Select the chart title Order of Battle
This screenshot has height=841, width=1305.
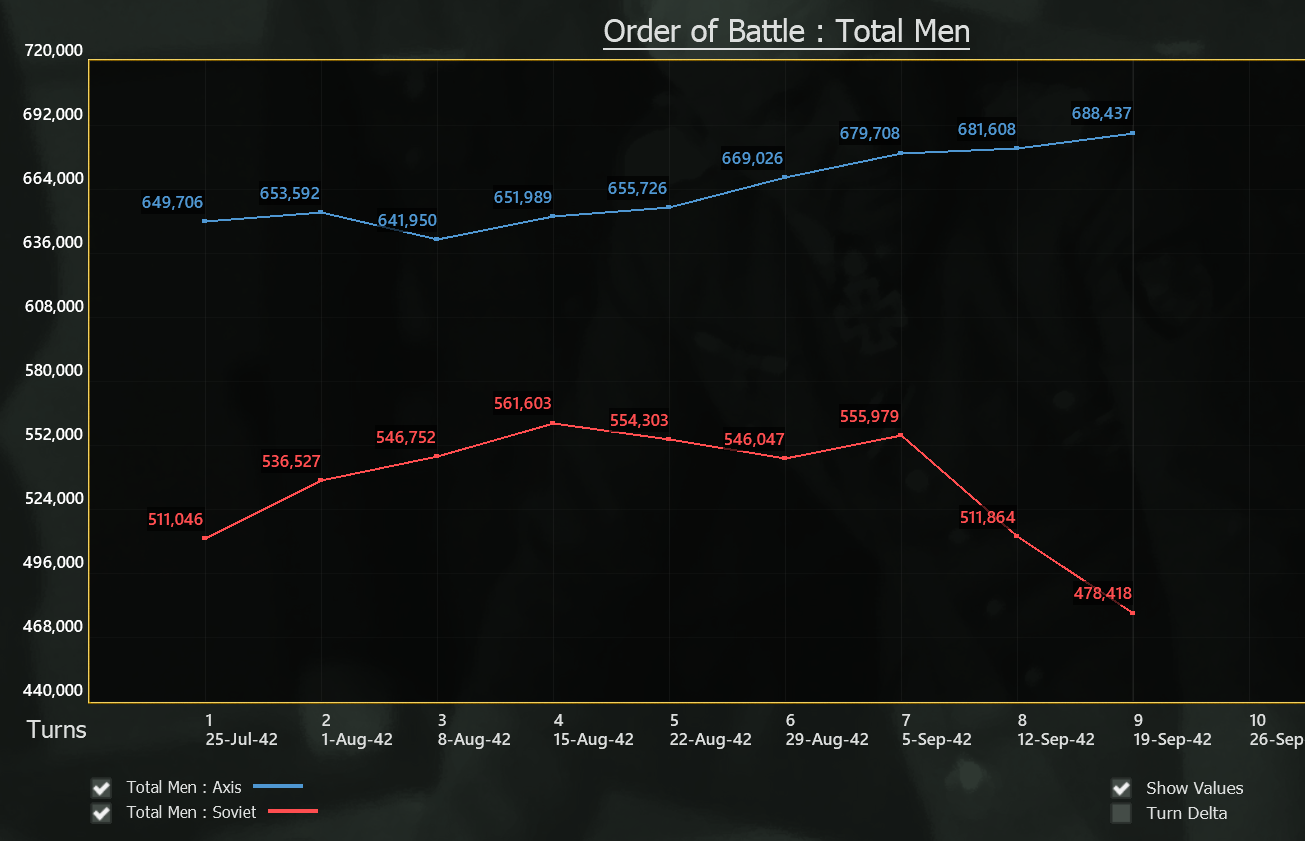tap(786, 31)
